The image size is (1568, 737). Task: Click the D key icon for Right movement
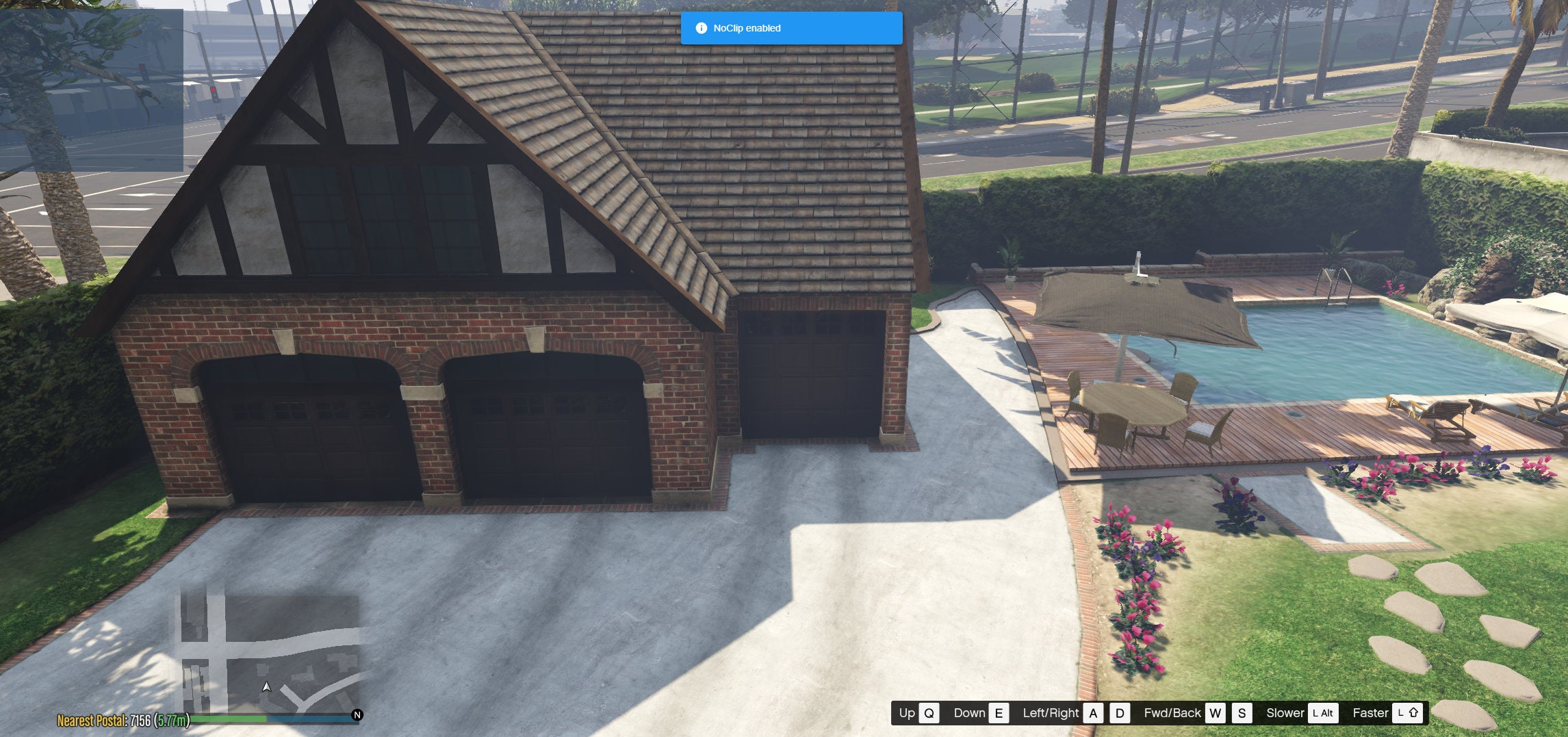[1119, 713]
